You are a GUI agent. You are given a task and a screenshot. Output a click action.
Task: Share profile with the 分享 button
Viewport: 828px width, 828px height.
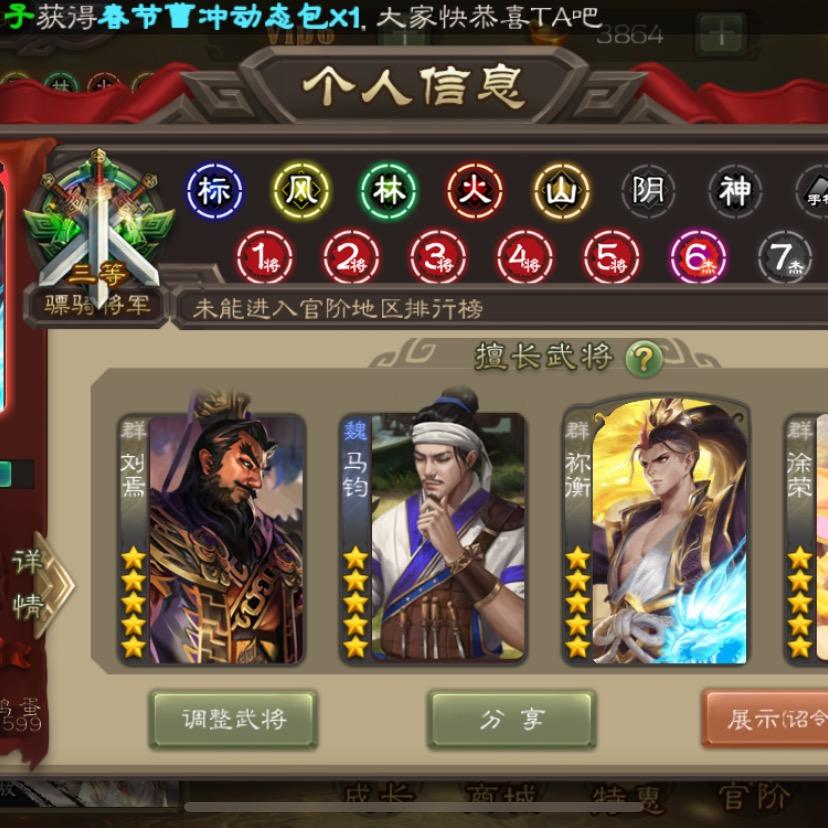pos(511,719)
